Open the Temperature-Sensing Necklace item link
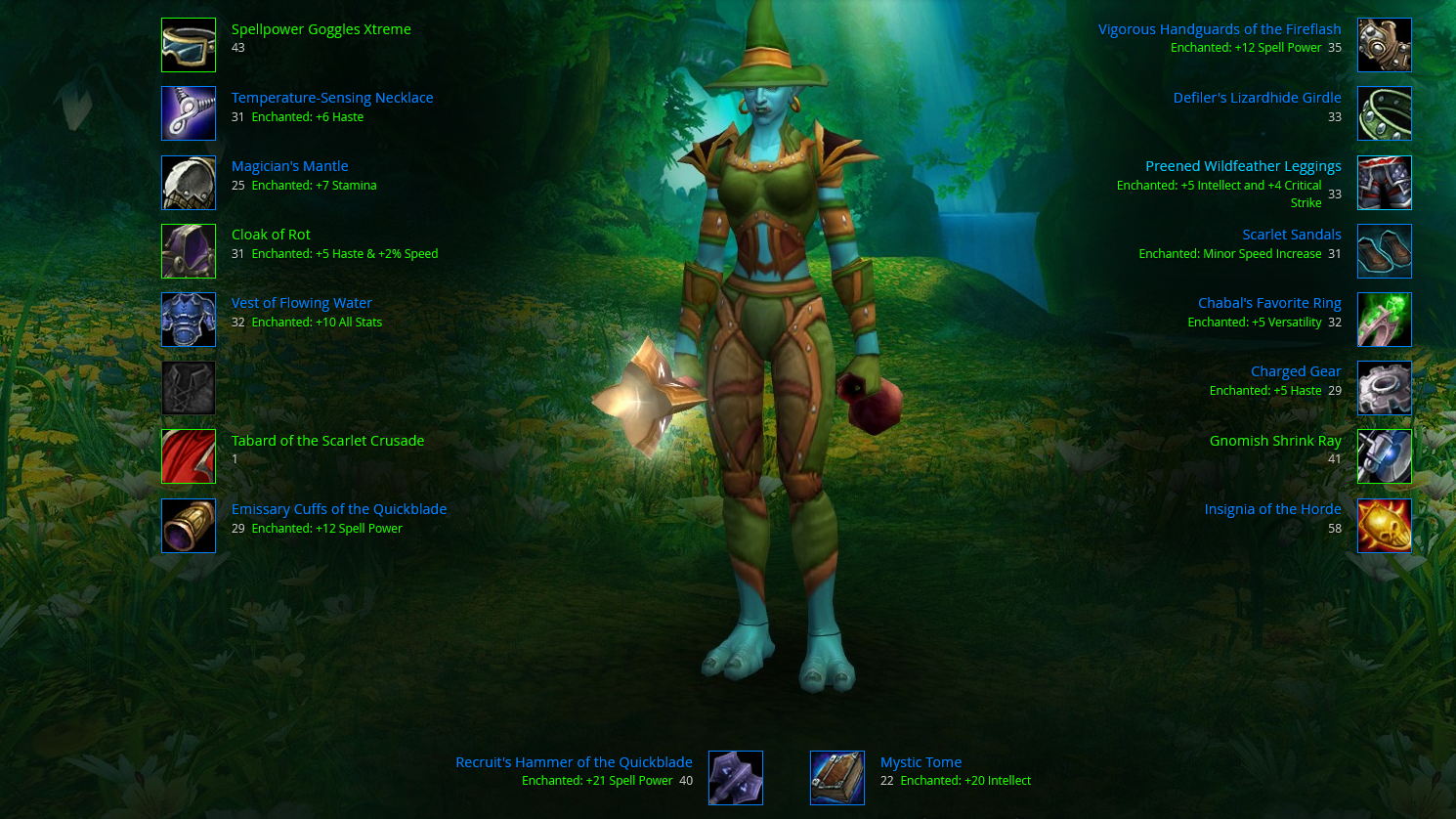 (331, 98)
